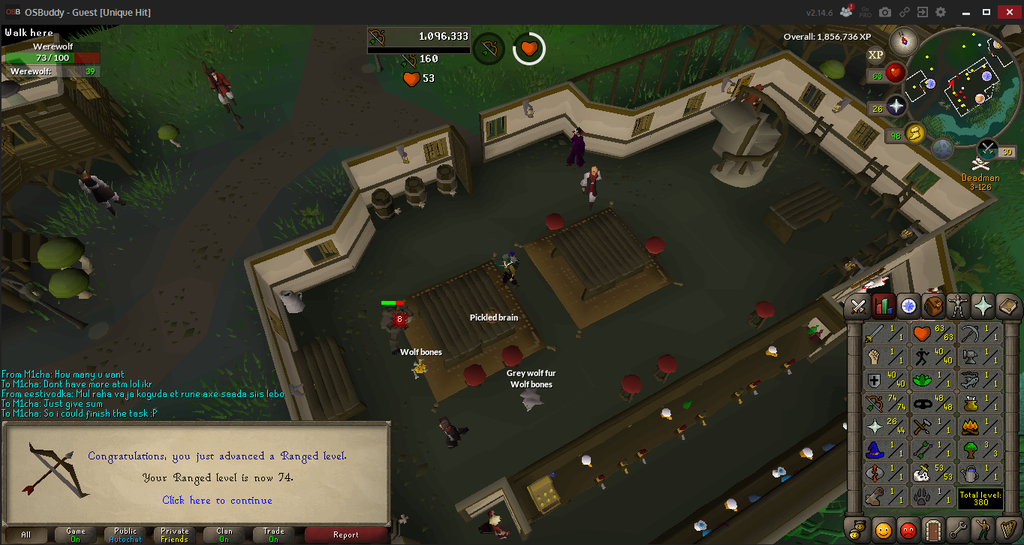1024x545 pixels.
Task: Switch to the Worn Equipment tab
Action: [x=958, y=306]
